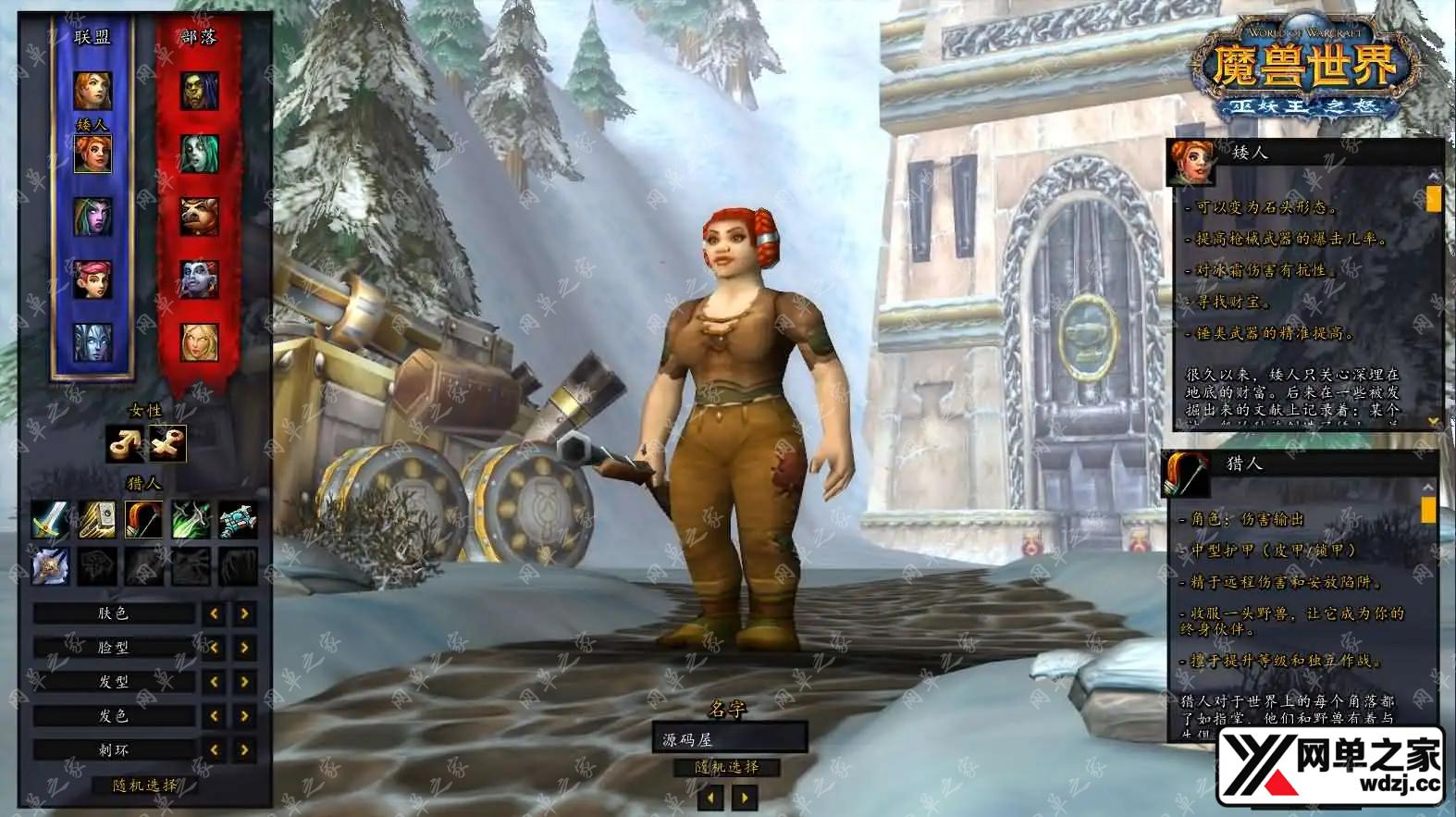Pick the Gnome race portrait
The height and width of the screenshot is (817, 1456).
[x=93, y=279]
